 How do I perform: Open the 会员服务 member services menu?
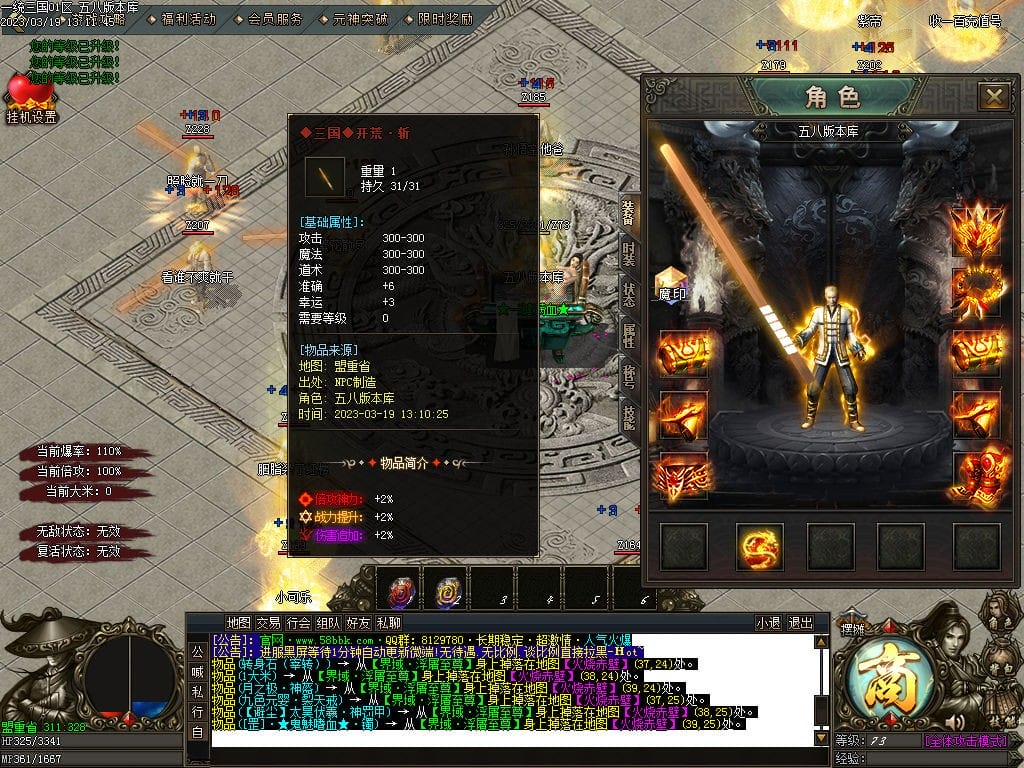274,19
